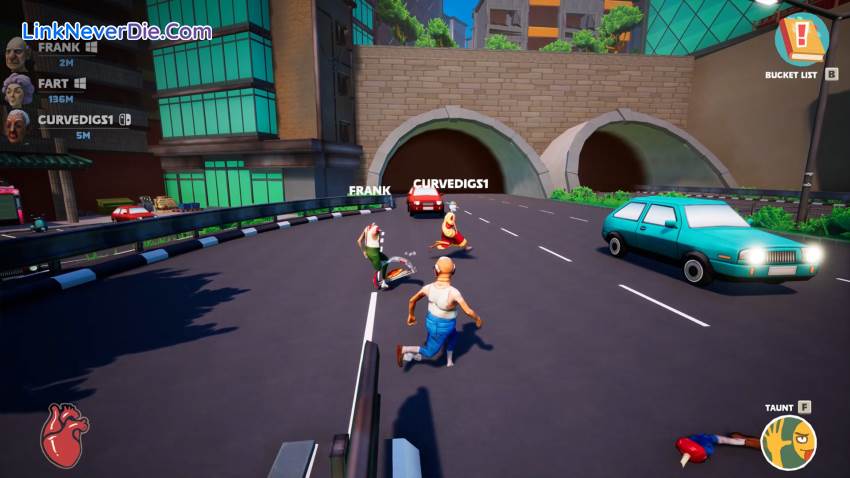Screen dimensions: 850x478
Task: Choose CurveDigs1 in the player list
Action: pos(75,120)
